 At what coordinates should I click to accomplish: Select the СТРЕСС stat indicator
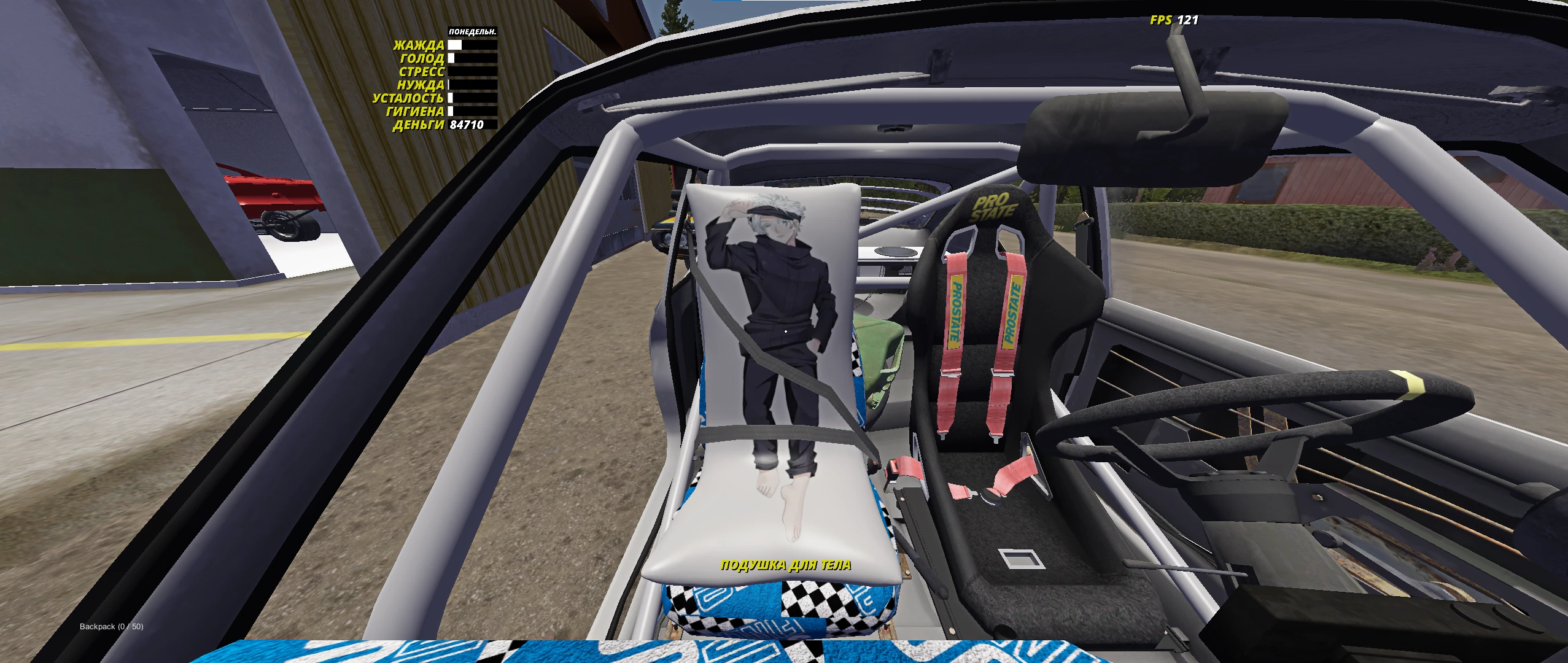pyautogui.click(x=470, y=72)
